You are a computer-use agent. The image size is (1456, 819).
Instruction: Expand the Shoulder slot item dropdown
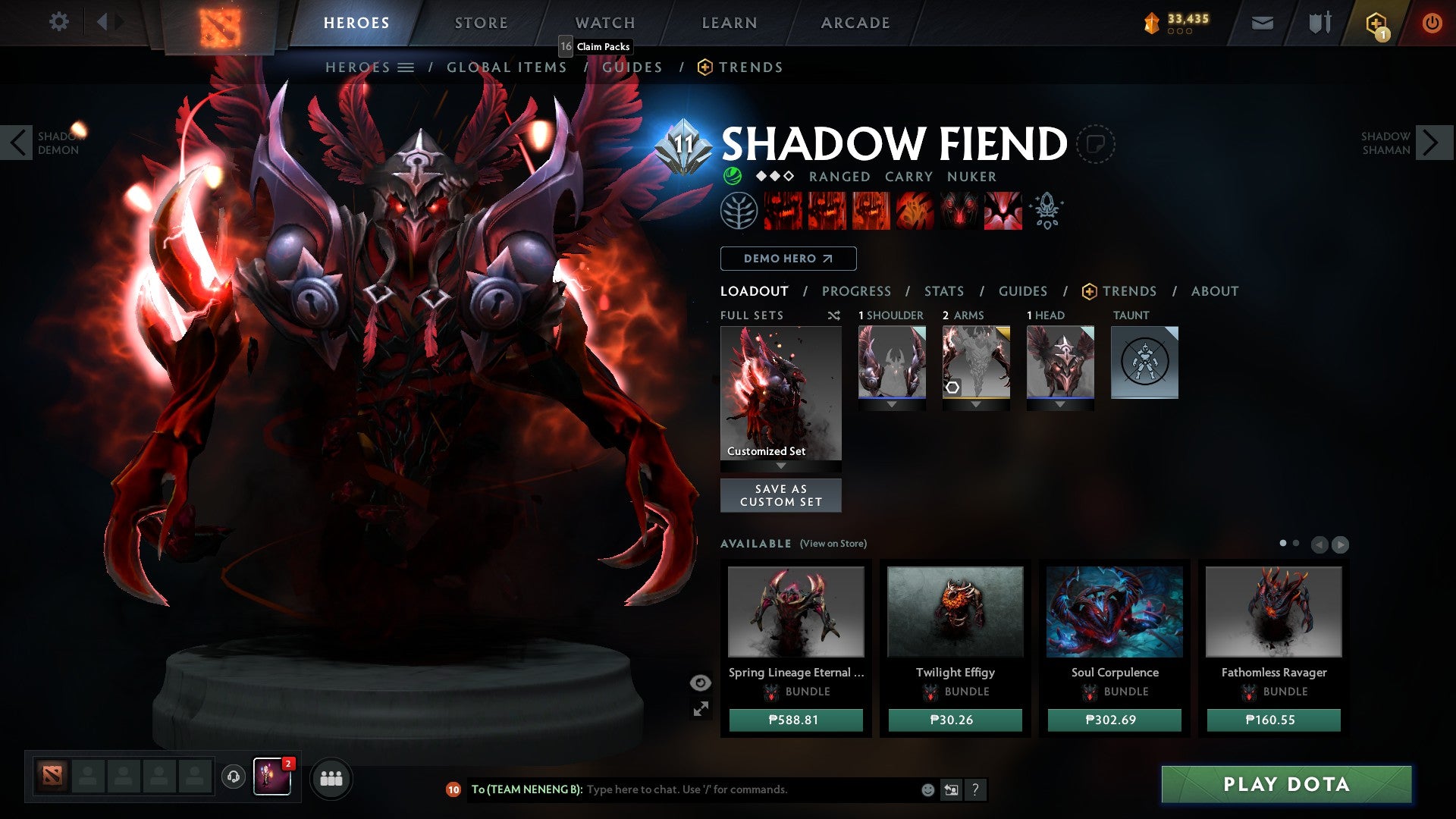[x=893, y=404]
